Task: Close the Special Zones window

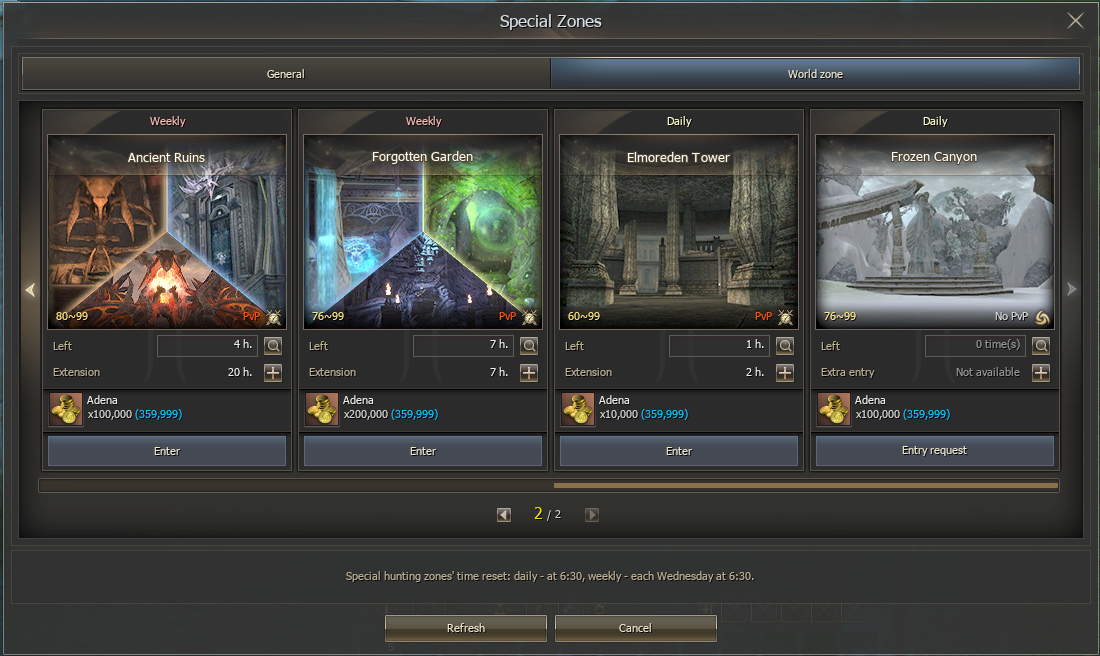Action: coord(1075,21)
